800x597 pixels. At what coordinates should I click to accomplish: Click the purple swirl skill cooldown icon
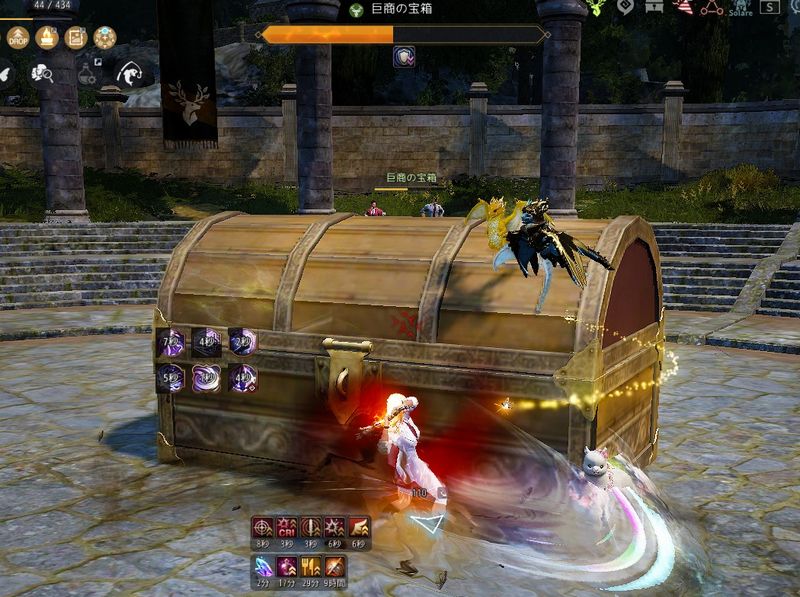click(x=206, y=378)
